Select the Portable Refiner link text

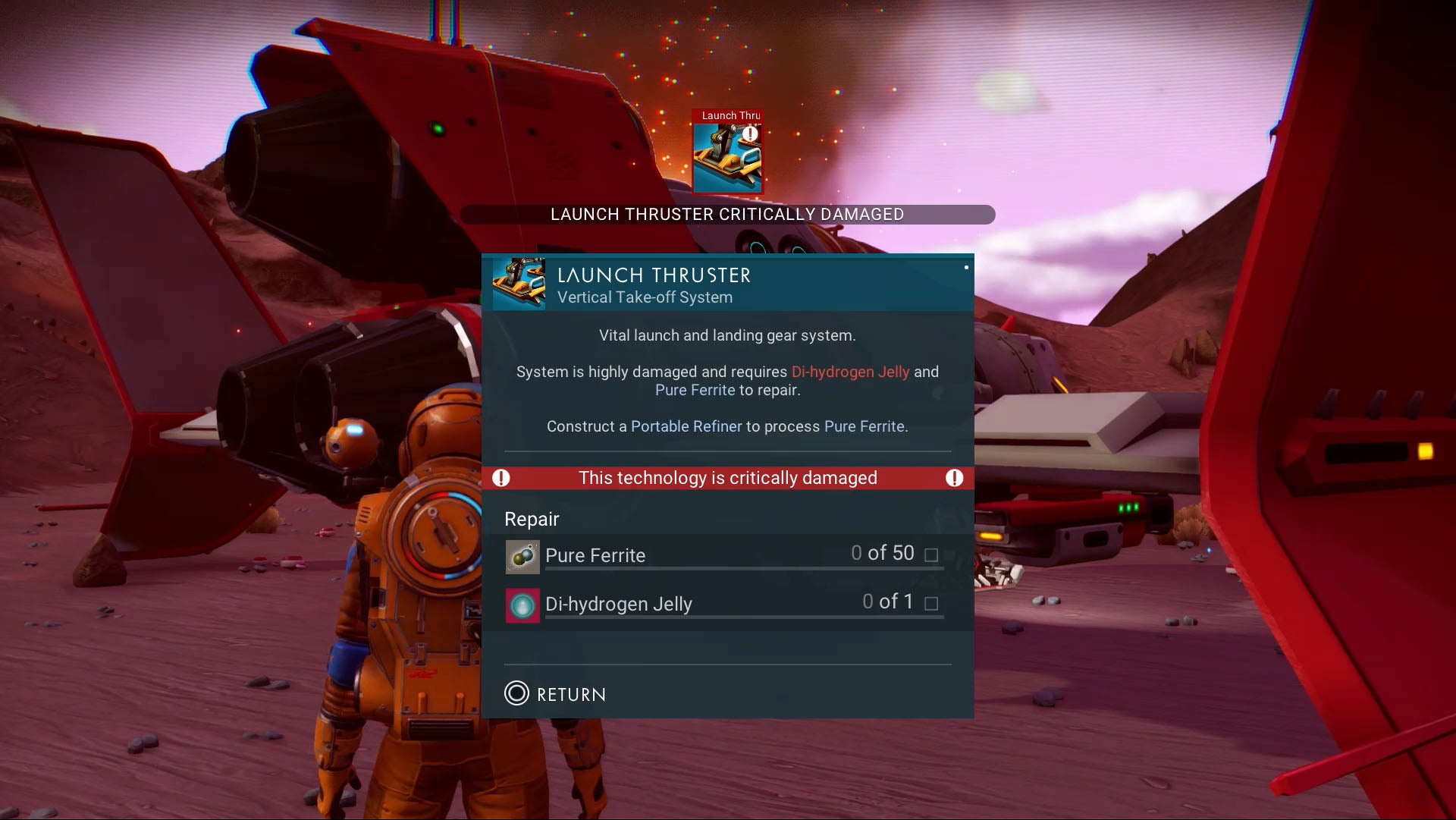[686, 426]
